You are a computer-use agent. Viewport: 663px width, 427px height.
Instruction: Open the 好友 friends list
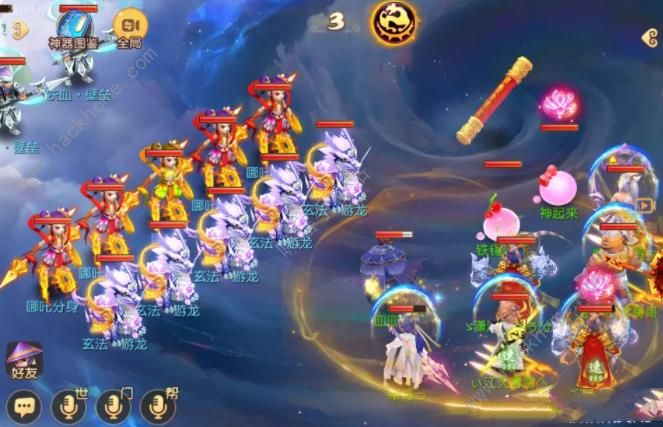[x=24, y=360]
